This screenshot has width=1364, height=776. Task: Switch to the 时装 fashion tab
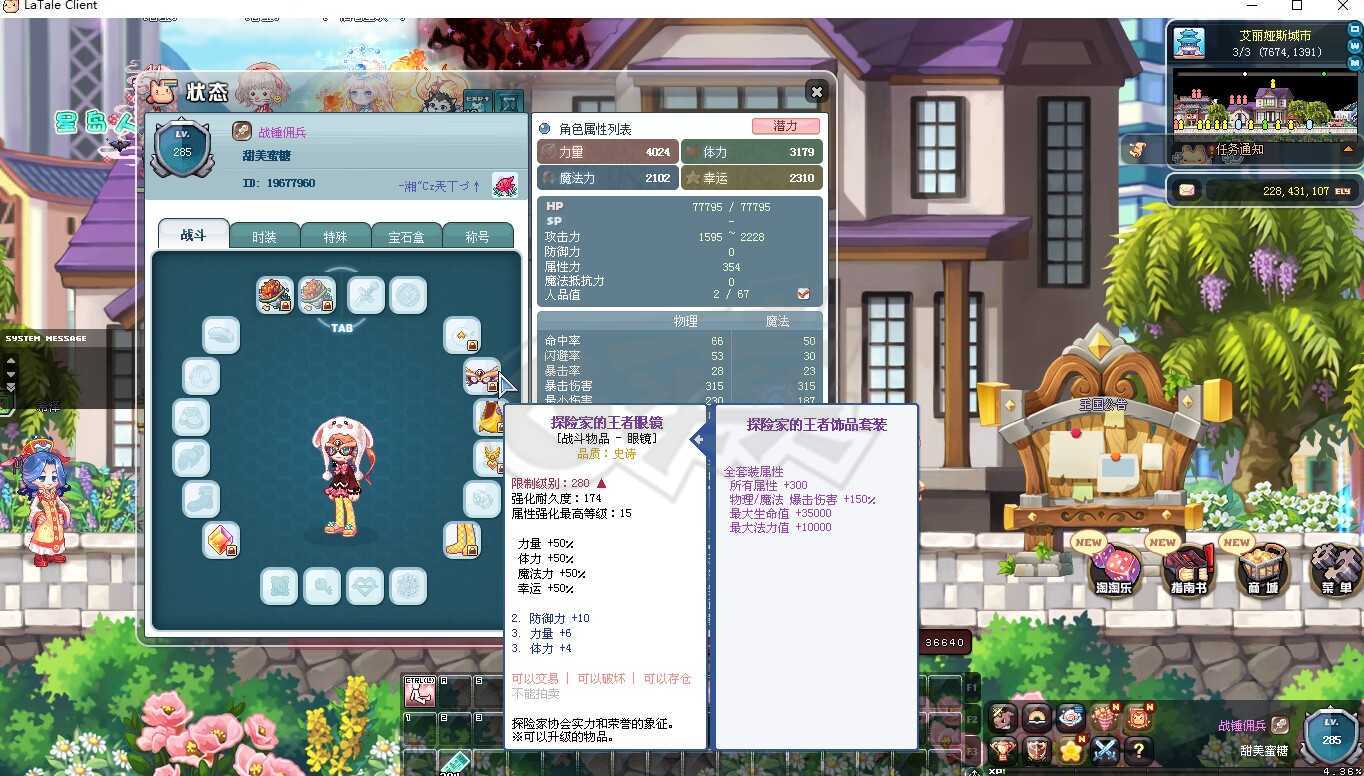point(264,236)
